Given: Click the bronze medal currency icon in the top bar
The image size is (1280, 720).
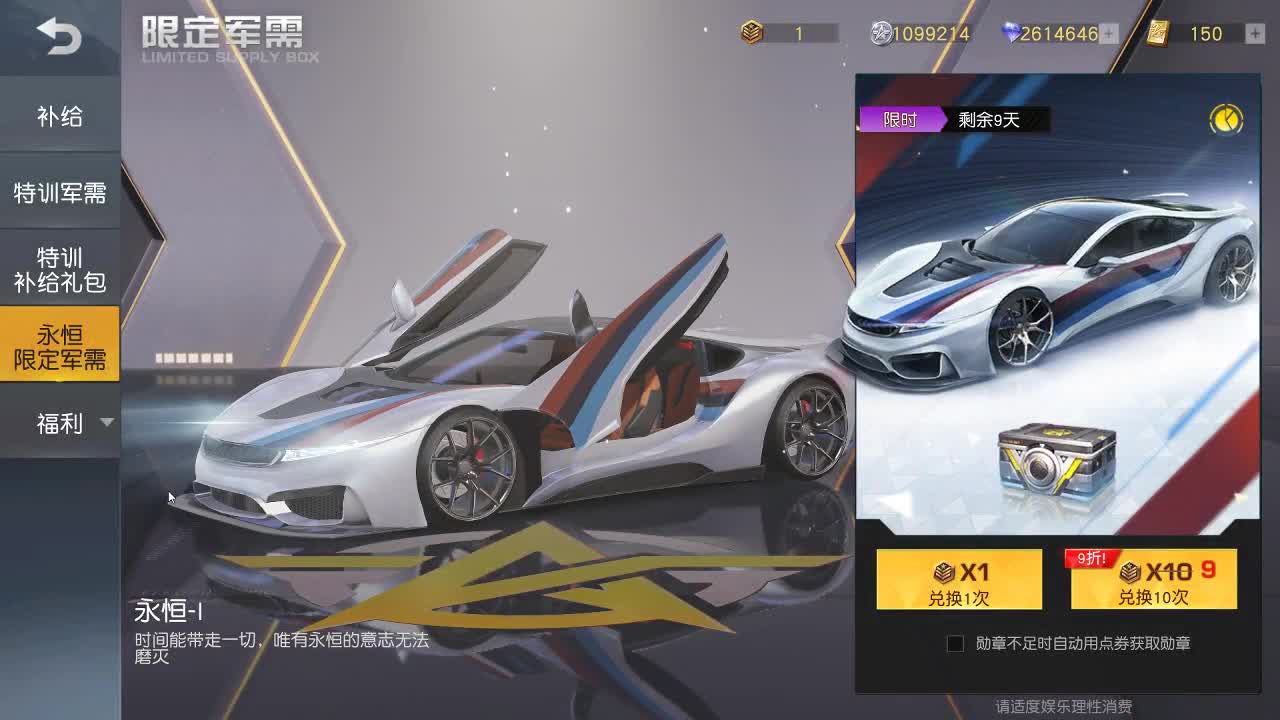Looking at the screenshot, I should pos(752,33).
